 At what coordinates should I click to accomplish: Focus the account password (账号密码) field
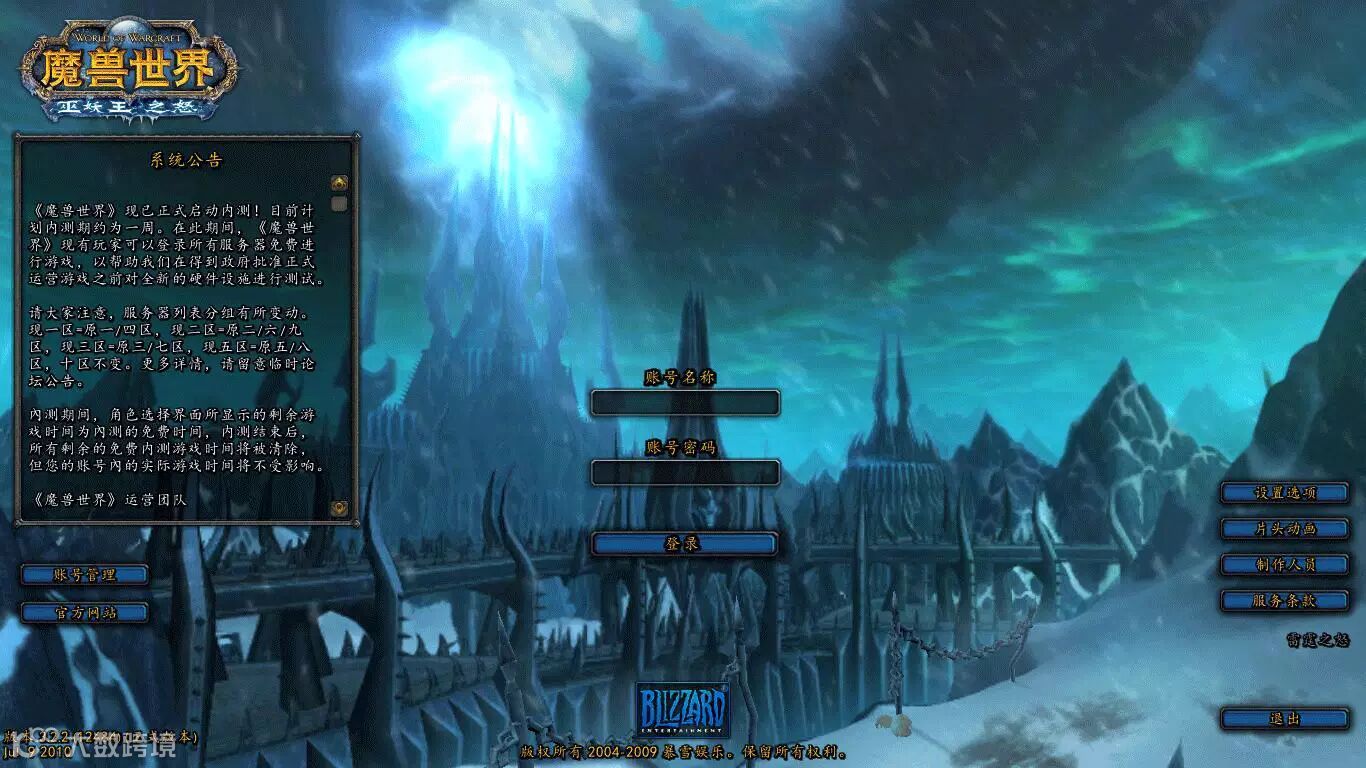coord(684,472)
